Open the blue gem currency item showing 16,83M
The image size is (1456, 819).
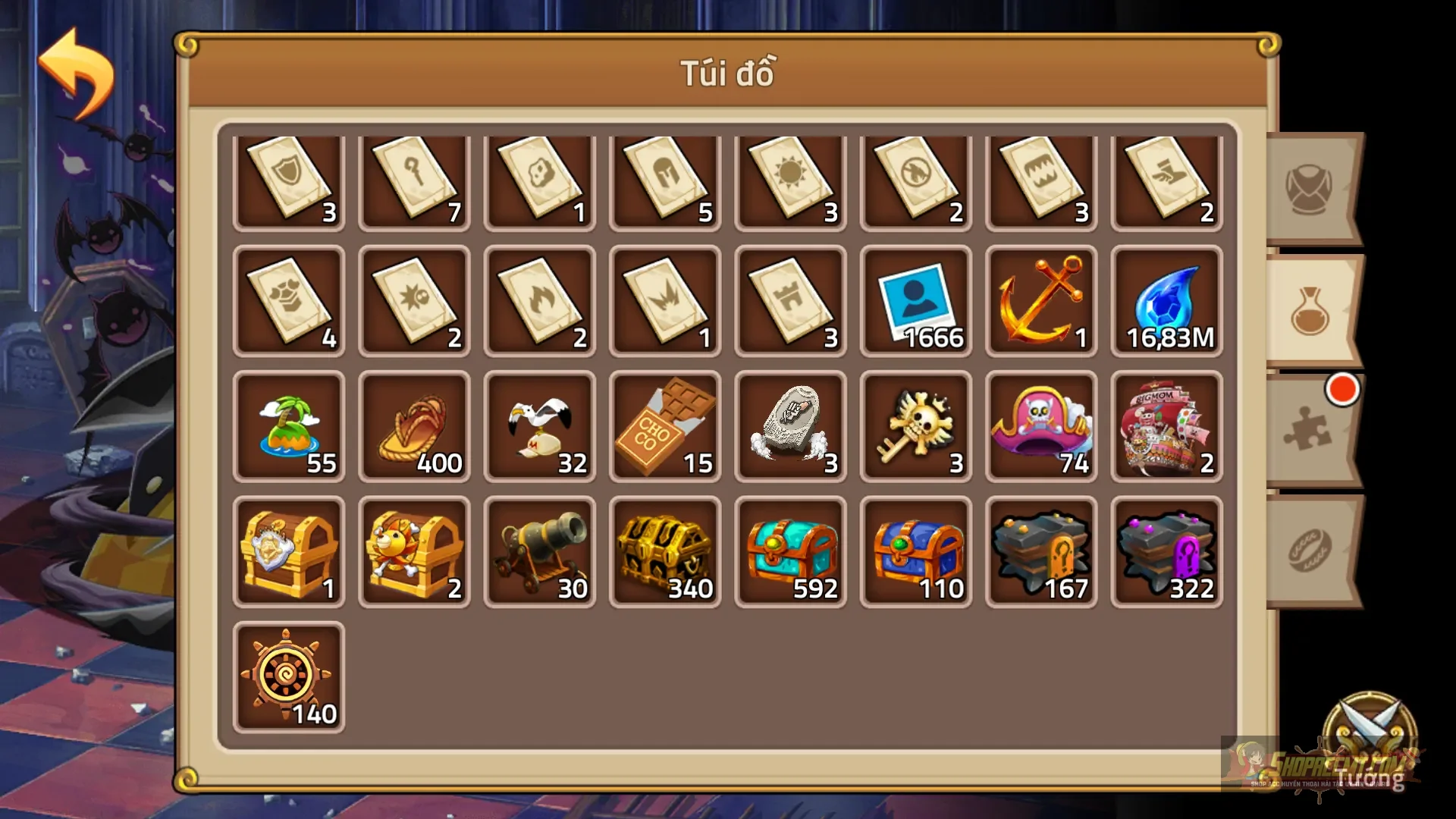point(1166,302)
